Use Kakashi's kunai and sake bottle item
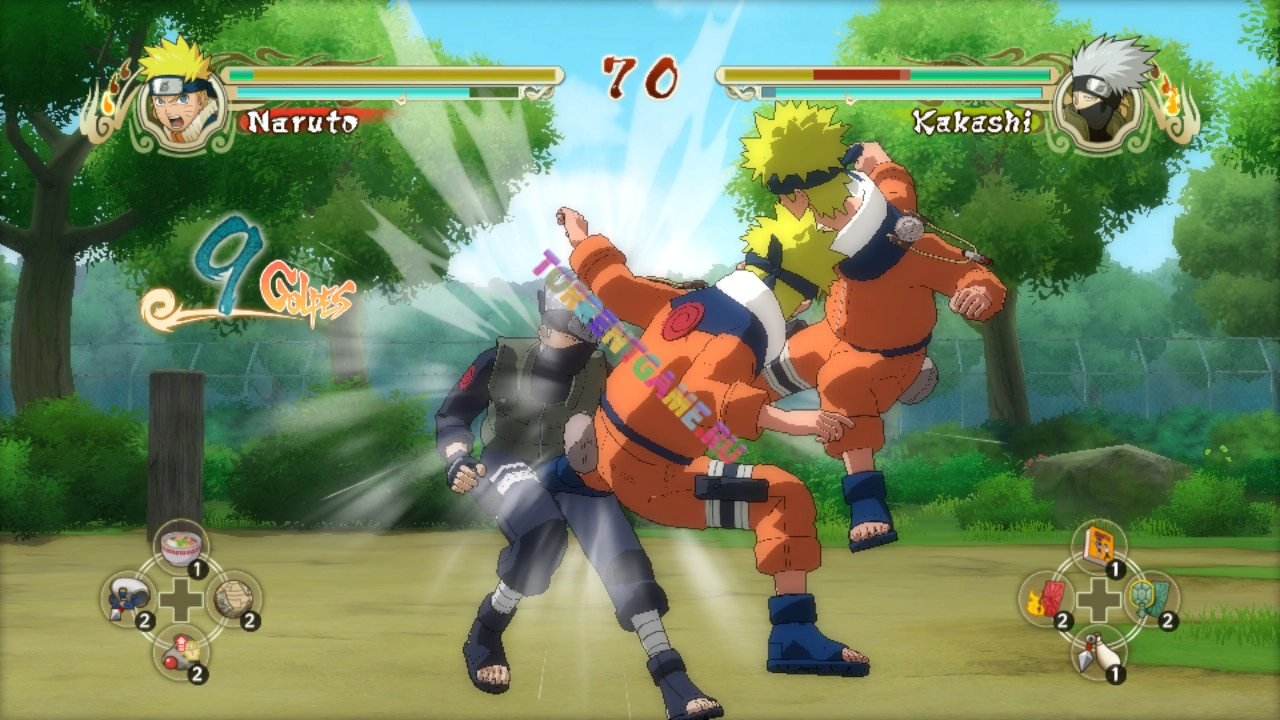The width and height of the screenshot is (1280, 720). [1098, 651]
